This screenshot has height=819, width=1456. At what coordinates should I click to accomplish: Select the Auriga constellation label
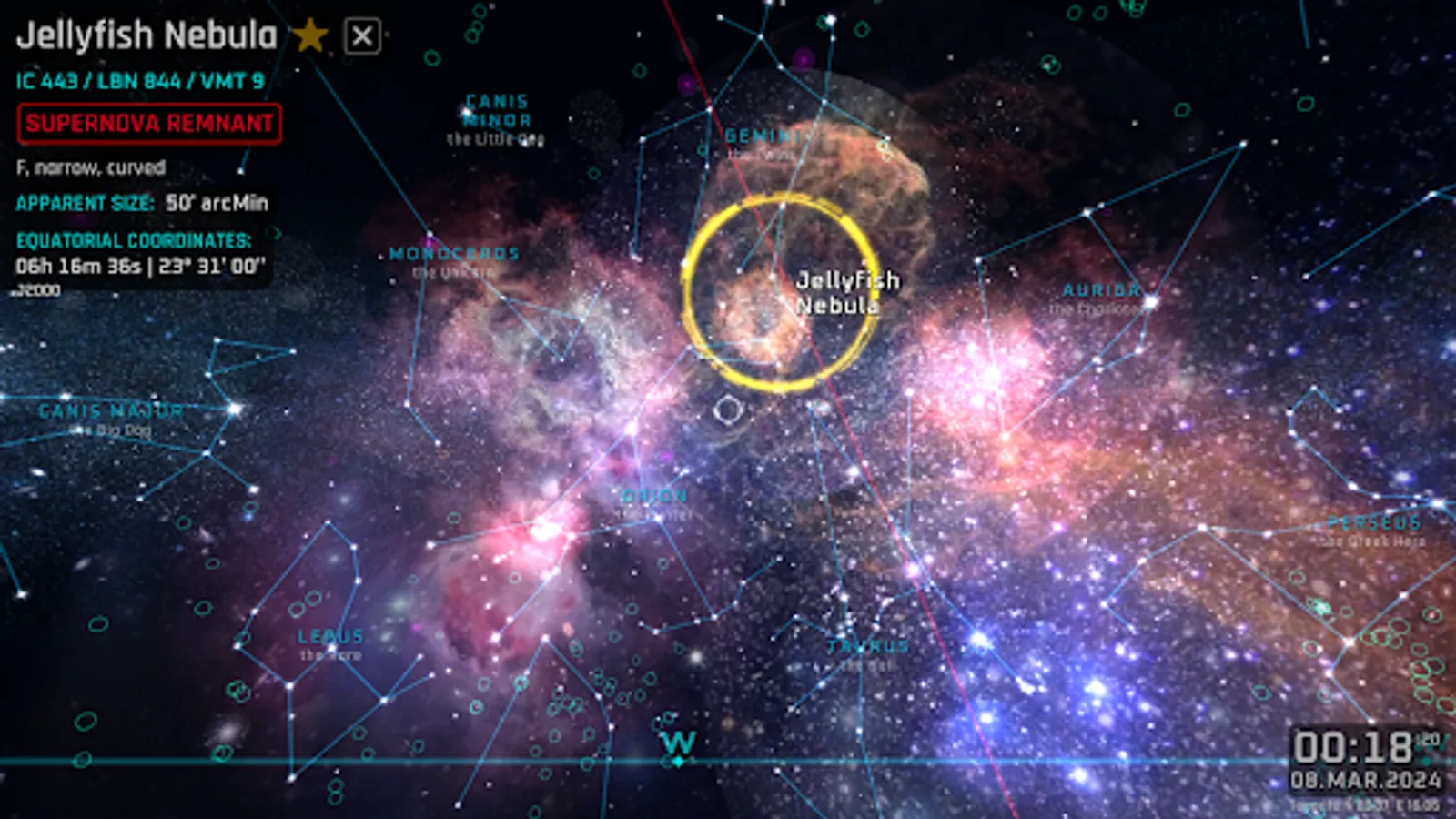point(1101,292)
